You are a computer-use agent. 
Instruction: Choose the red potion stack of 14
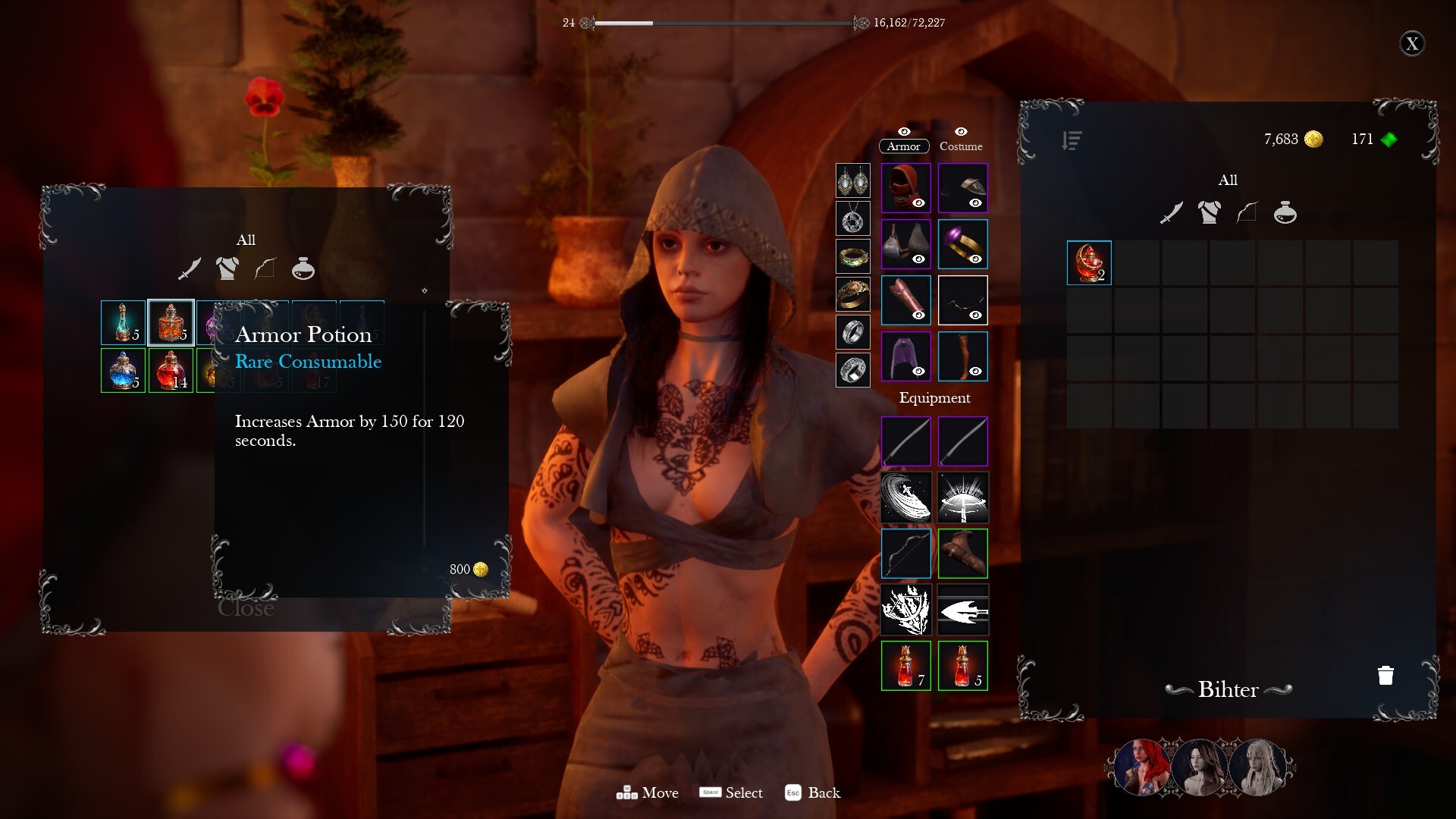tap(171, 370)
